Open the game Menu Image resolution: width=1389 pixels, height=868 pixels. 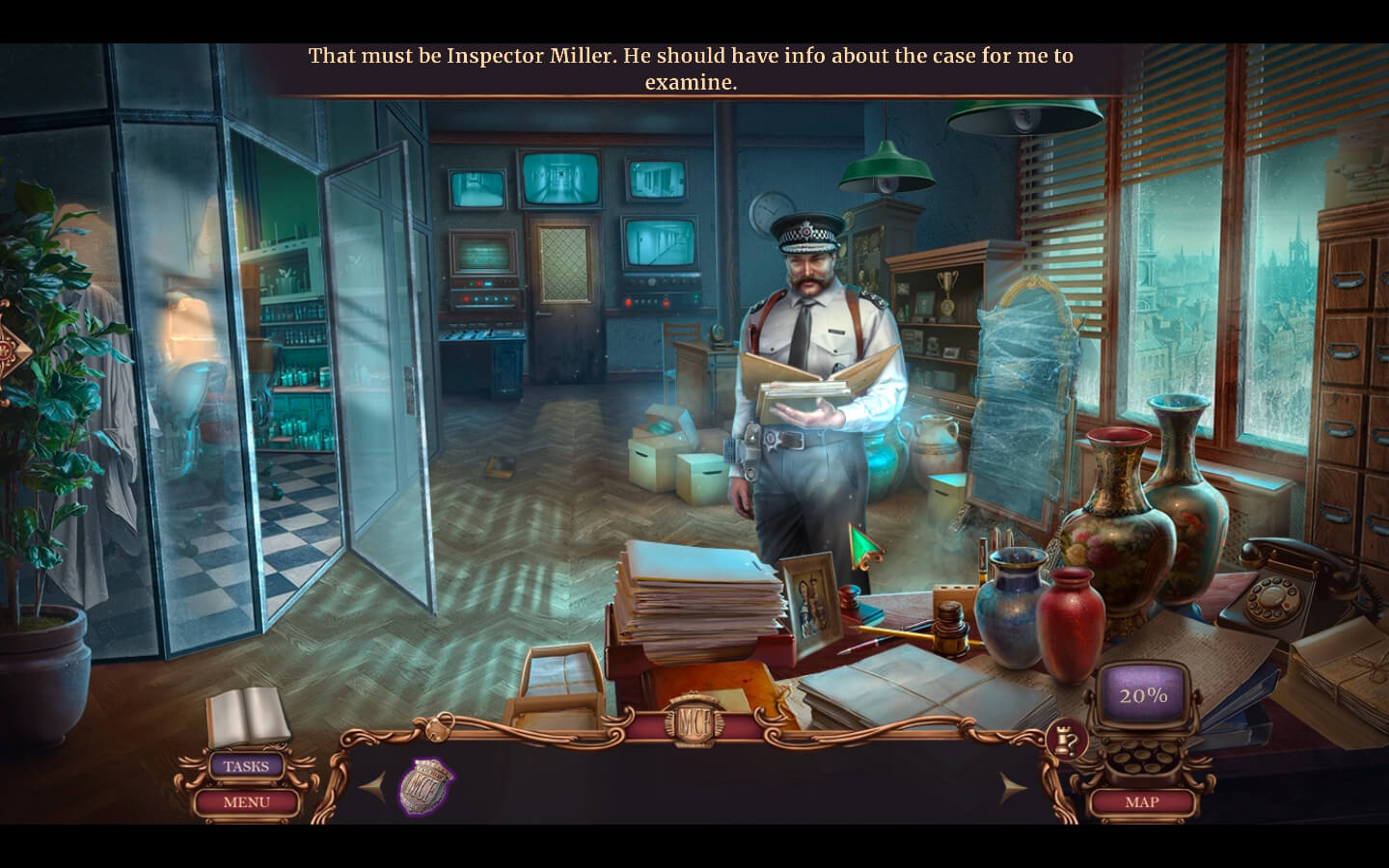(246, 801)
